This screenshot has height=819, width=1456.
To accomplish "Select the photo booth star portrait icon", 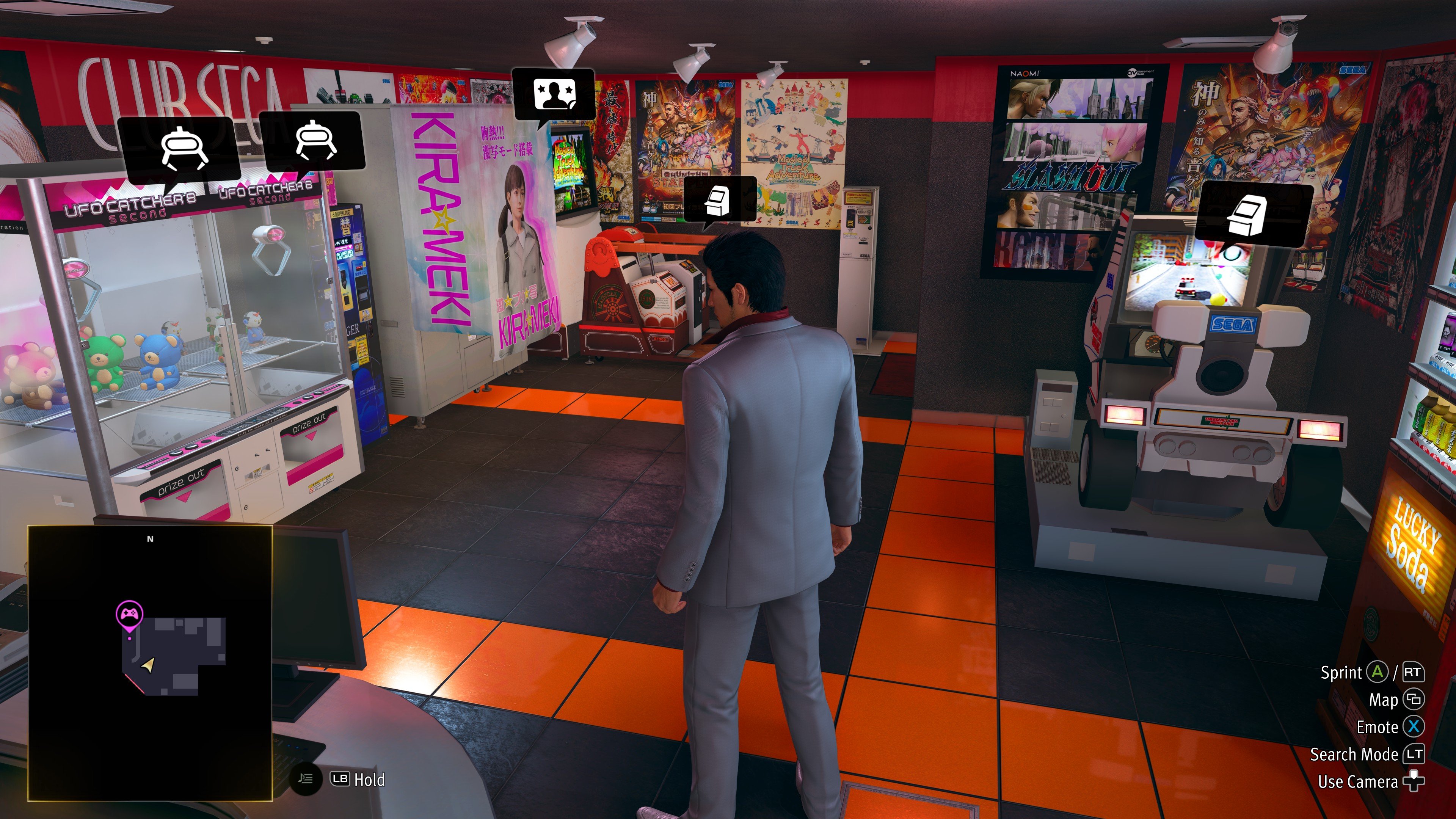I will click(x=554, y=94).
